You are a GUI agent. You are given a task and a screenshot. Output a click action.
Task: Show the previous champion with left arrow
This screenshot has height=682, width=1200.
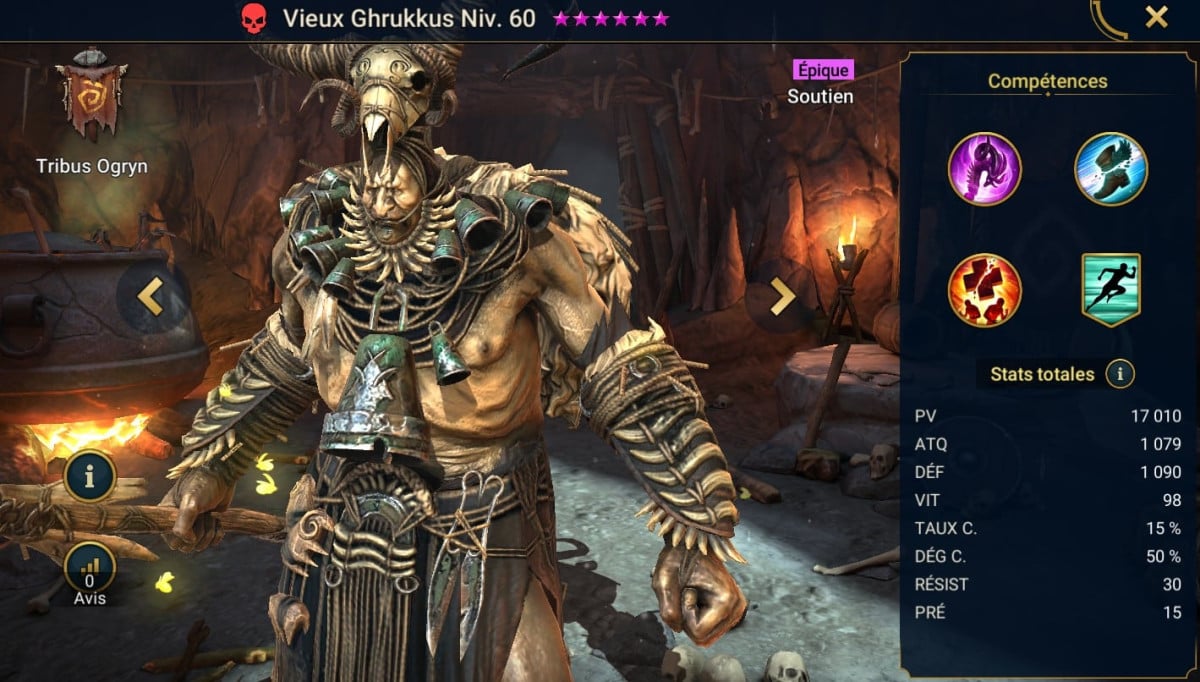coord(151,296)
